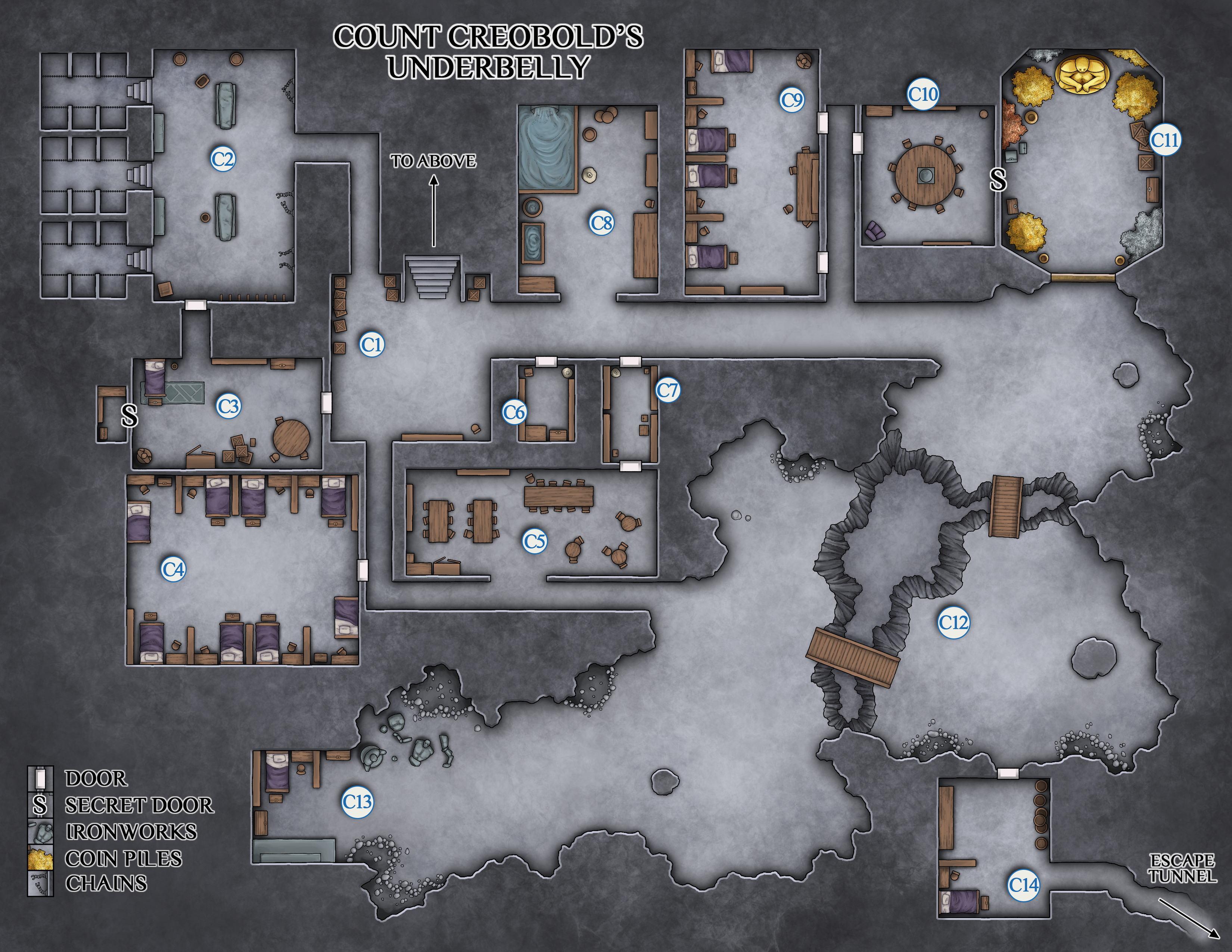
Task: Click map marker C11
Action: (x=1165, y=139)
